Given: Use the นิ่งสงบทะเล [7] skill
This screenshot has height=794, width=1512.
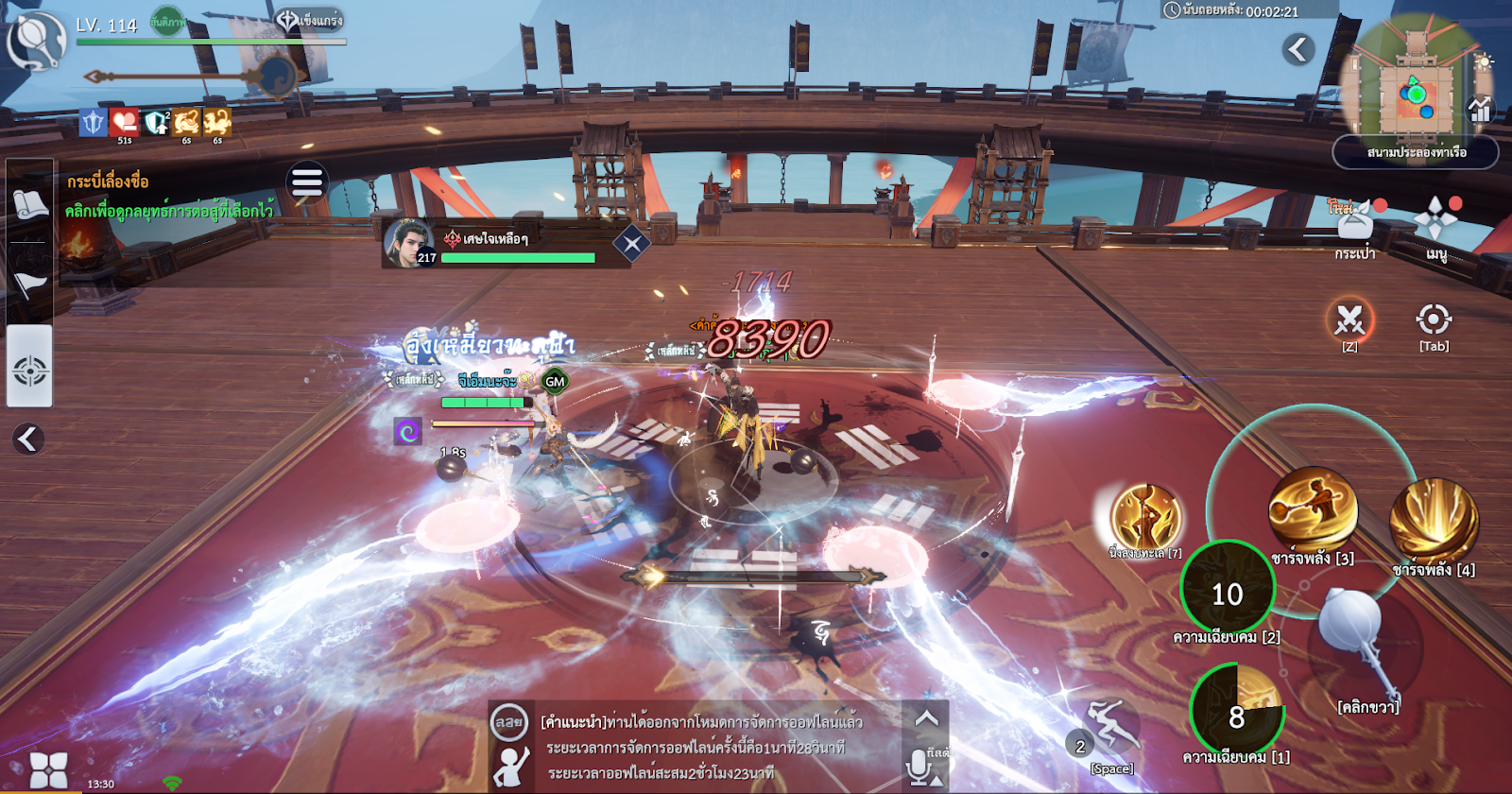Looking at the screenshot, I should (1146, 516).
